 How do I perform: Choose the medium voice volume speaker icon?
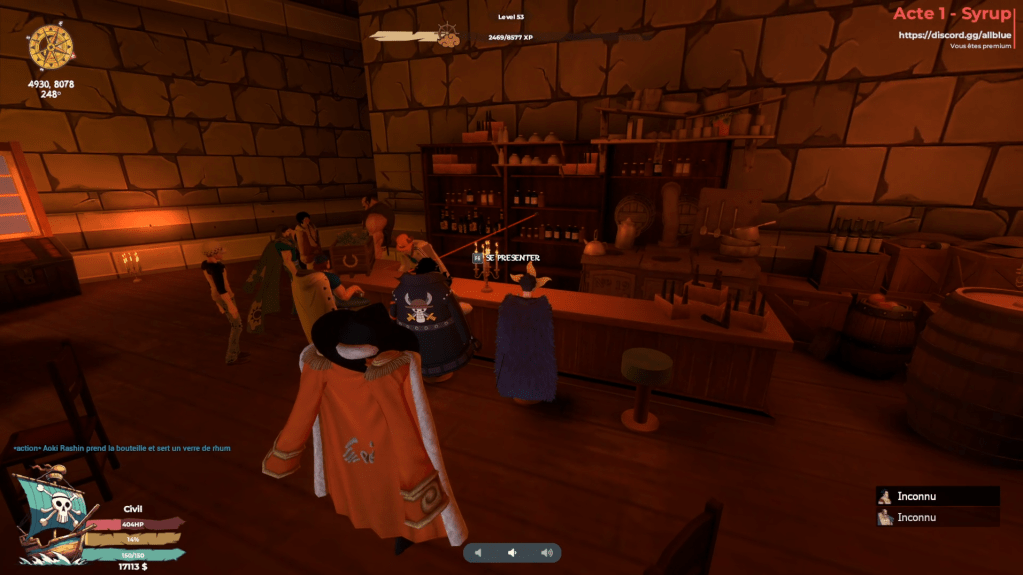[512, 553]
